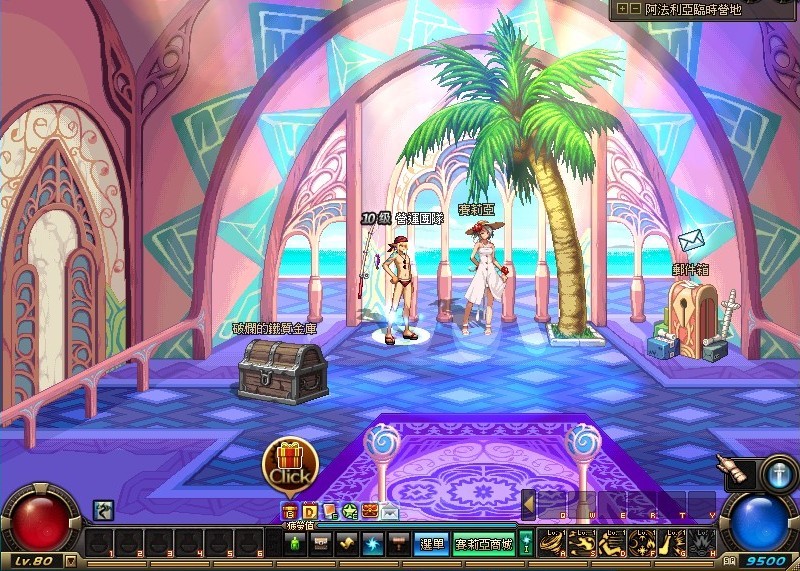
Task: Open the green star icon above the bar
Action: click(x=350, y=513)
